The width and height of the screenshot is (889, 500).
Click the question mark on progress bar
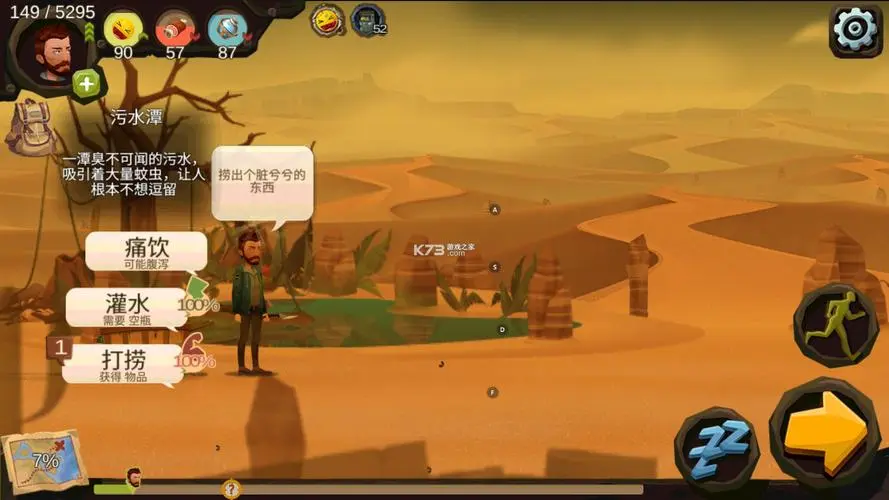point(231,489)
